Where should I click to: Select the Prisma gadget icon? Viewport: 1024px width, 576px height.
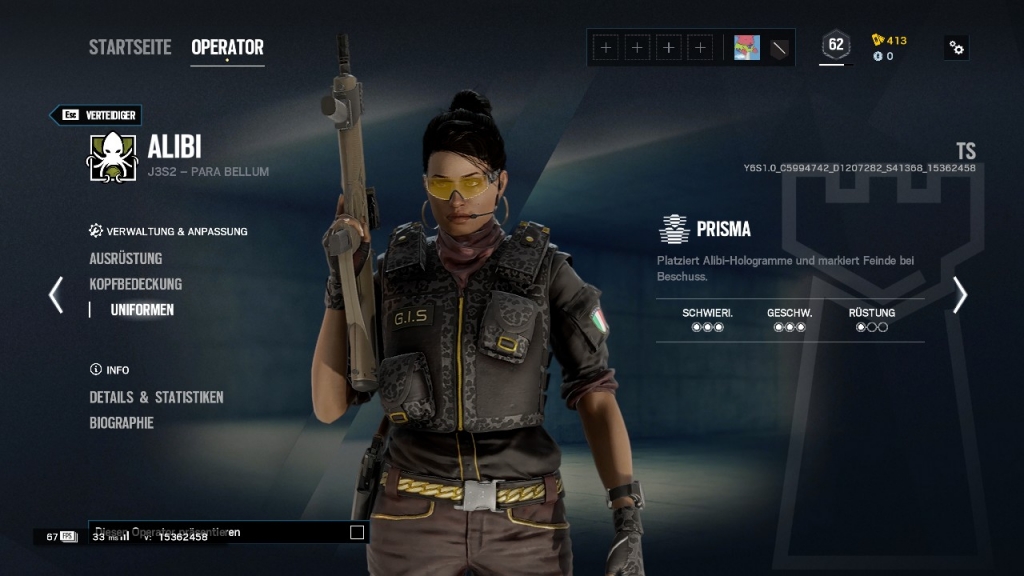click(674, 229)
